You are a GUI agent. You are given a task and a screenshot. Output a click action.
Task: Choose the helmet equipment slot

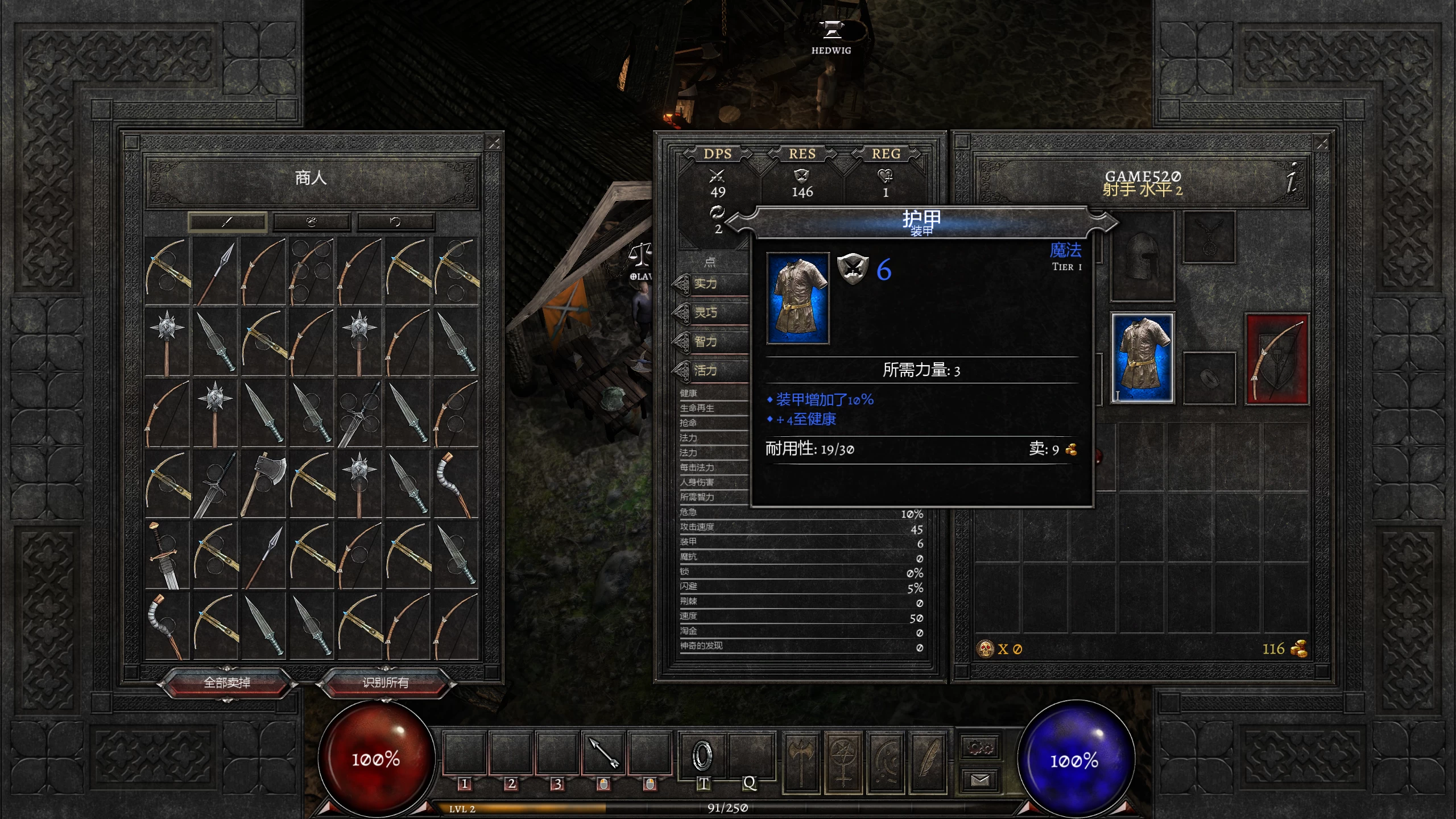[1142, 257]
